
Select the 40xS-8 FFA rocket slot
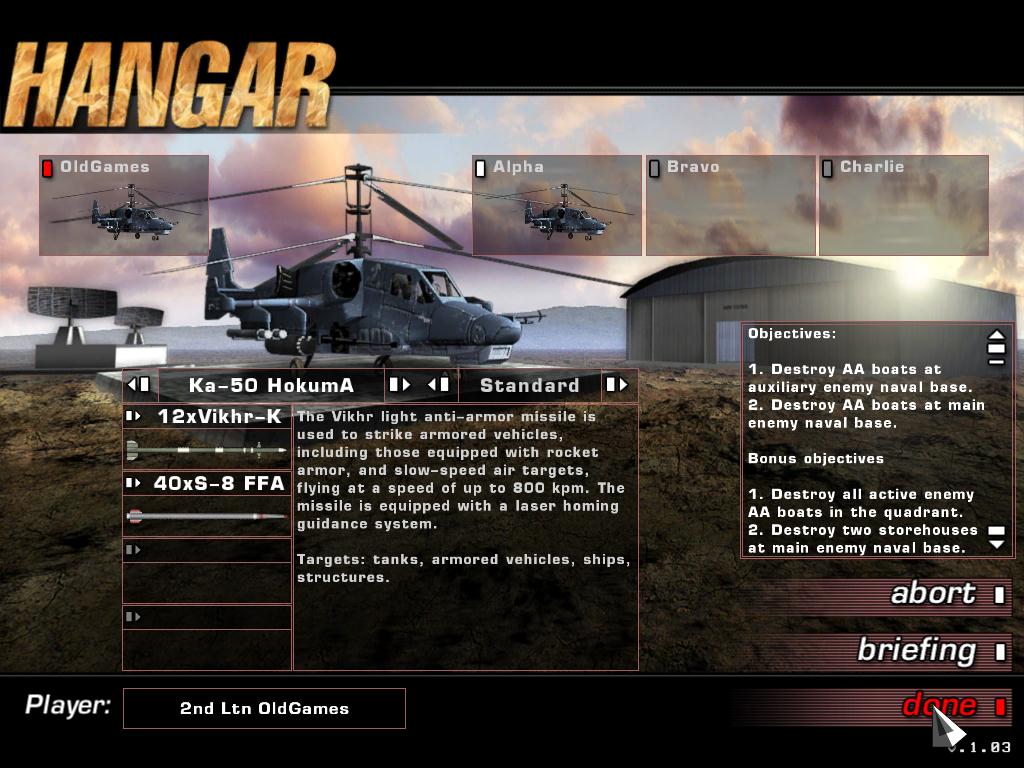coord(207,484)
